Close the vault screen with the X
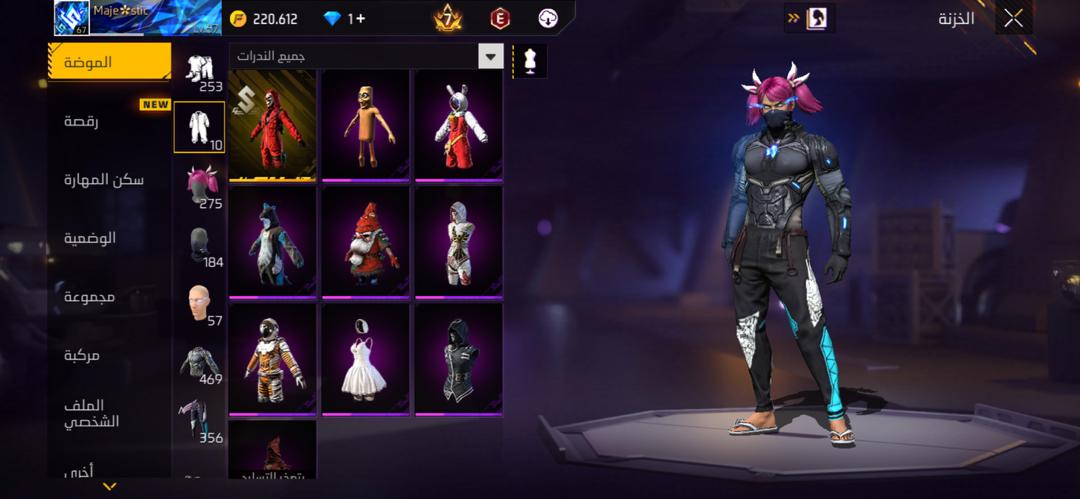 pyautogui.click(x=1013, y=18)
